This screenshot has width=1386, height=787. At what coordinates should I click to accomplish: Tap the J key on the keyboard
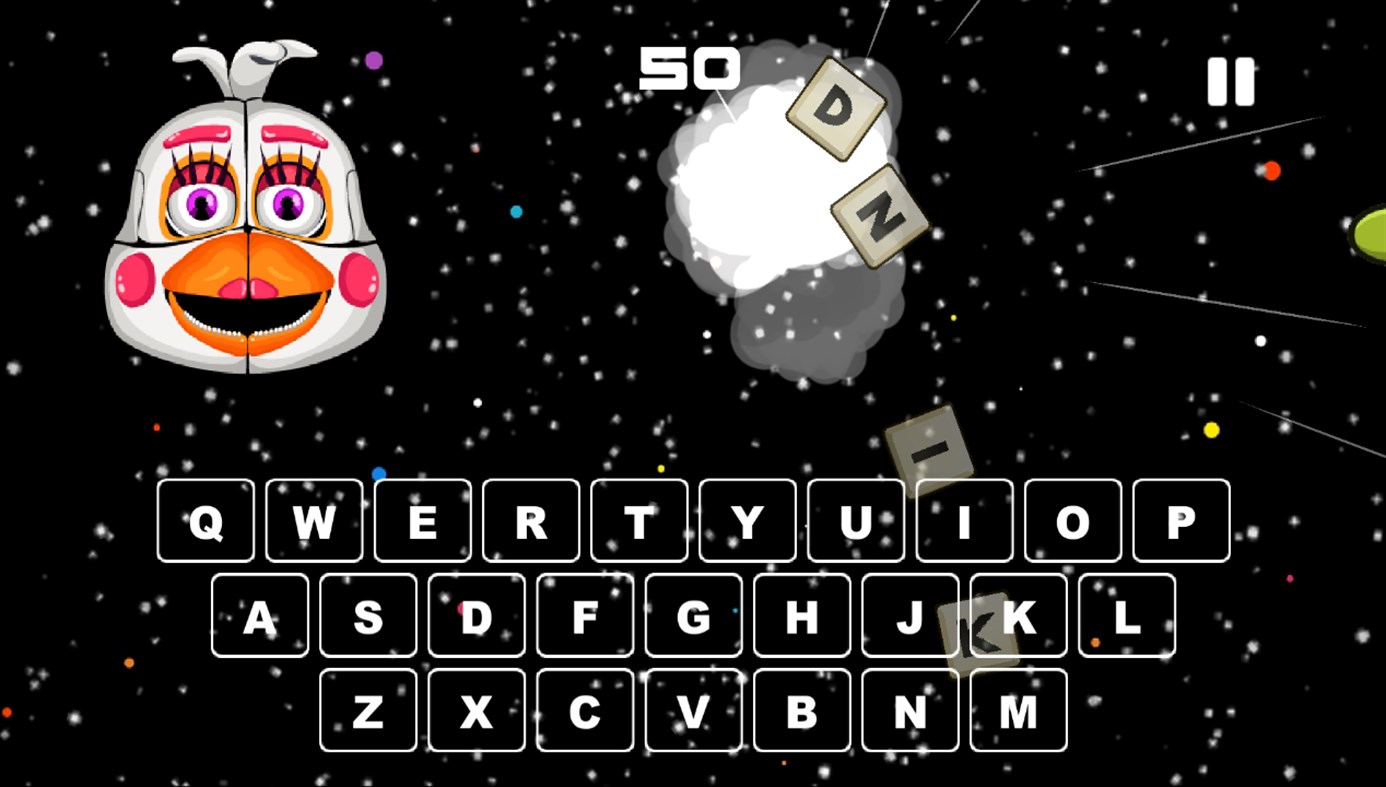pos(910,616)
